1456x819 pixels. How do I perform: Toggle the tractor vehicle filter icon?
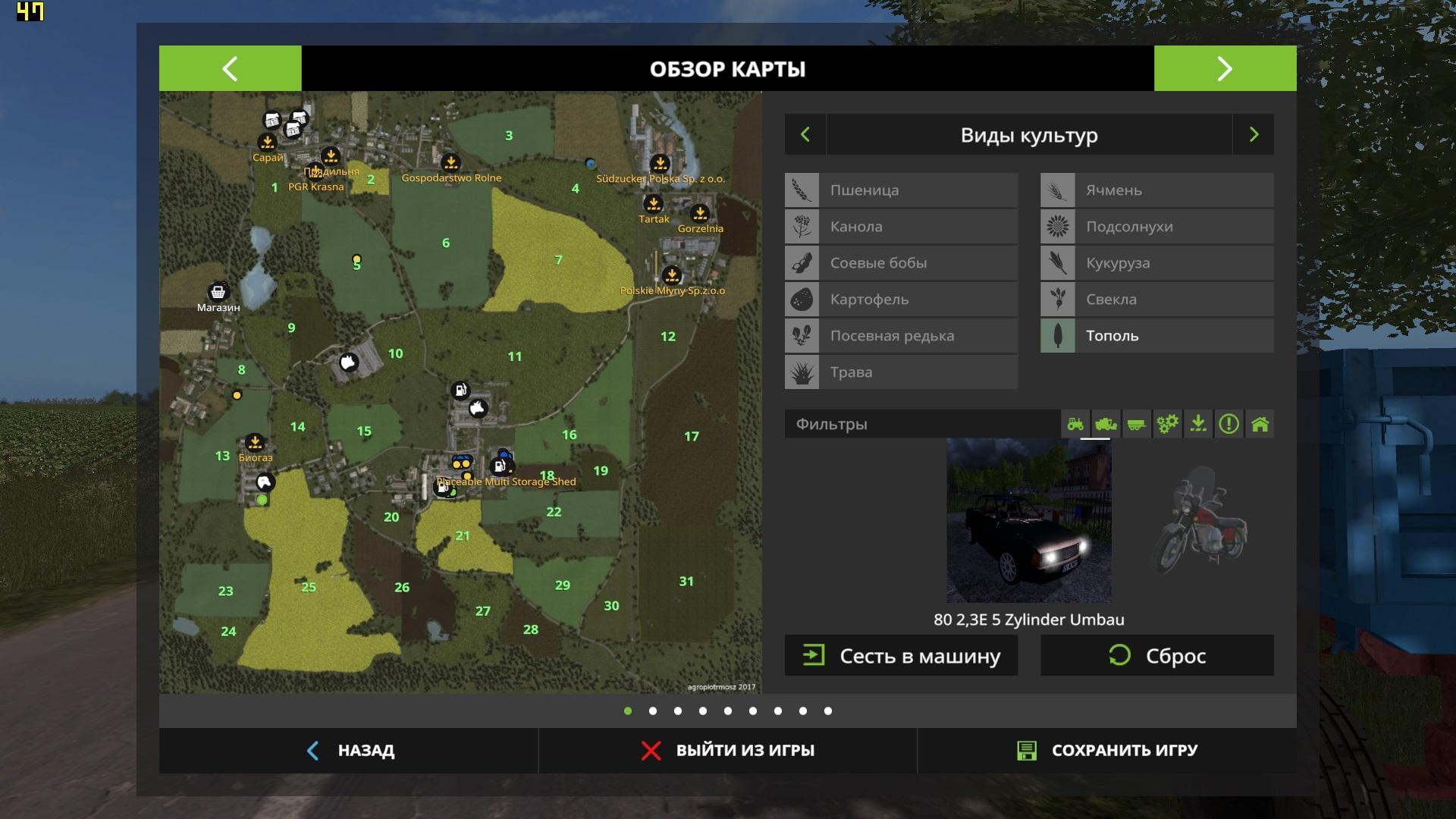pyautogui.click(x=1075, y=424)
